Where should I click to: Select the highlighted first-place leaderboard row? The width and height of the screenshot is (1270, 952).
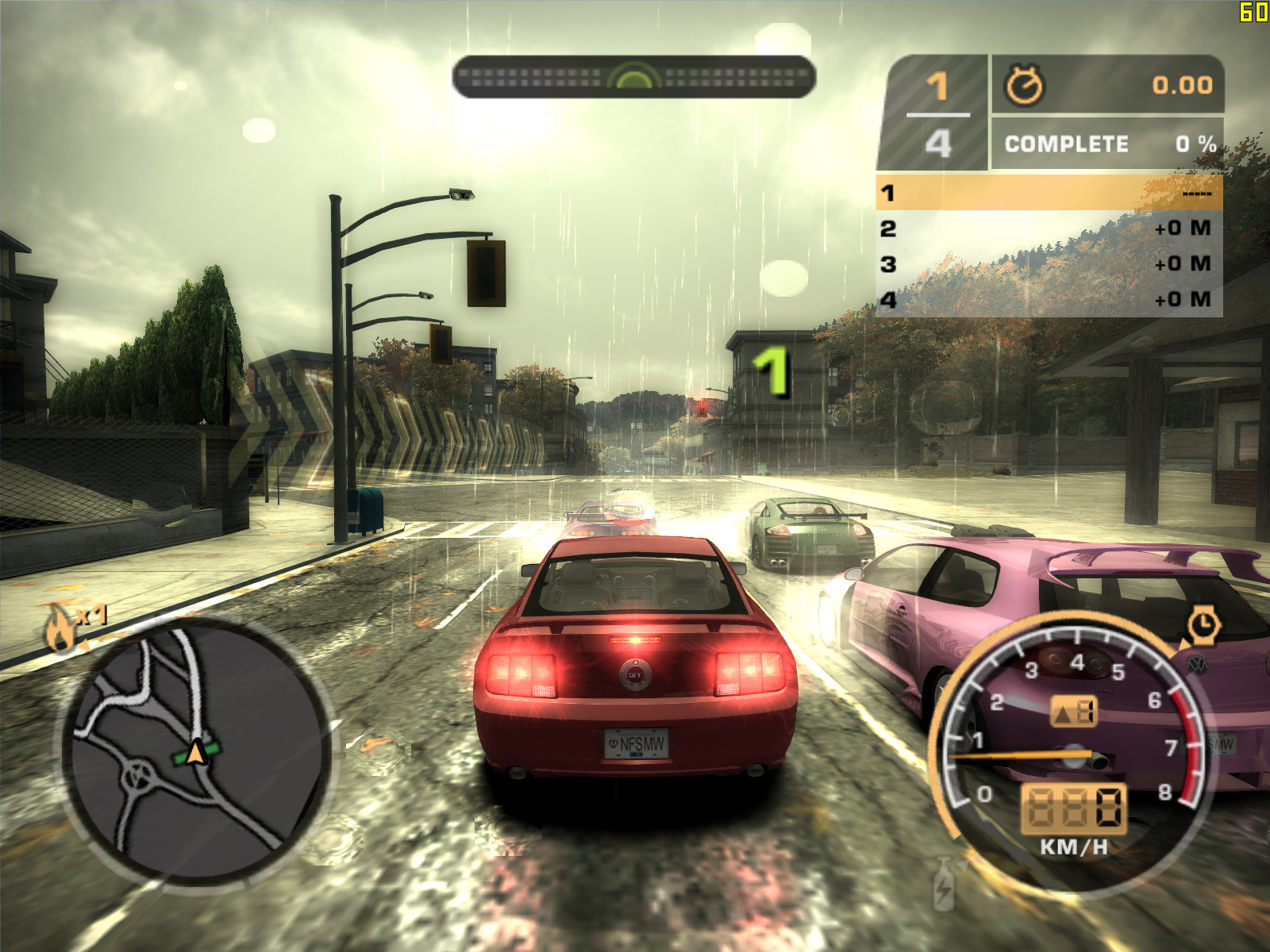point(1049,193)
